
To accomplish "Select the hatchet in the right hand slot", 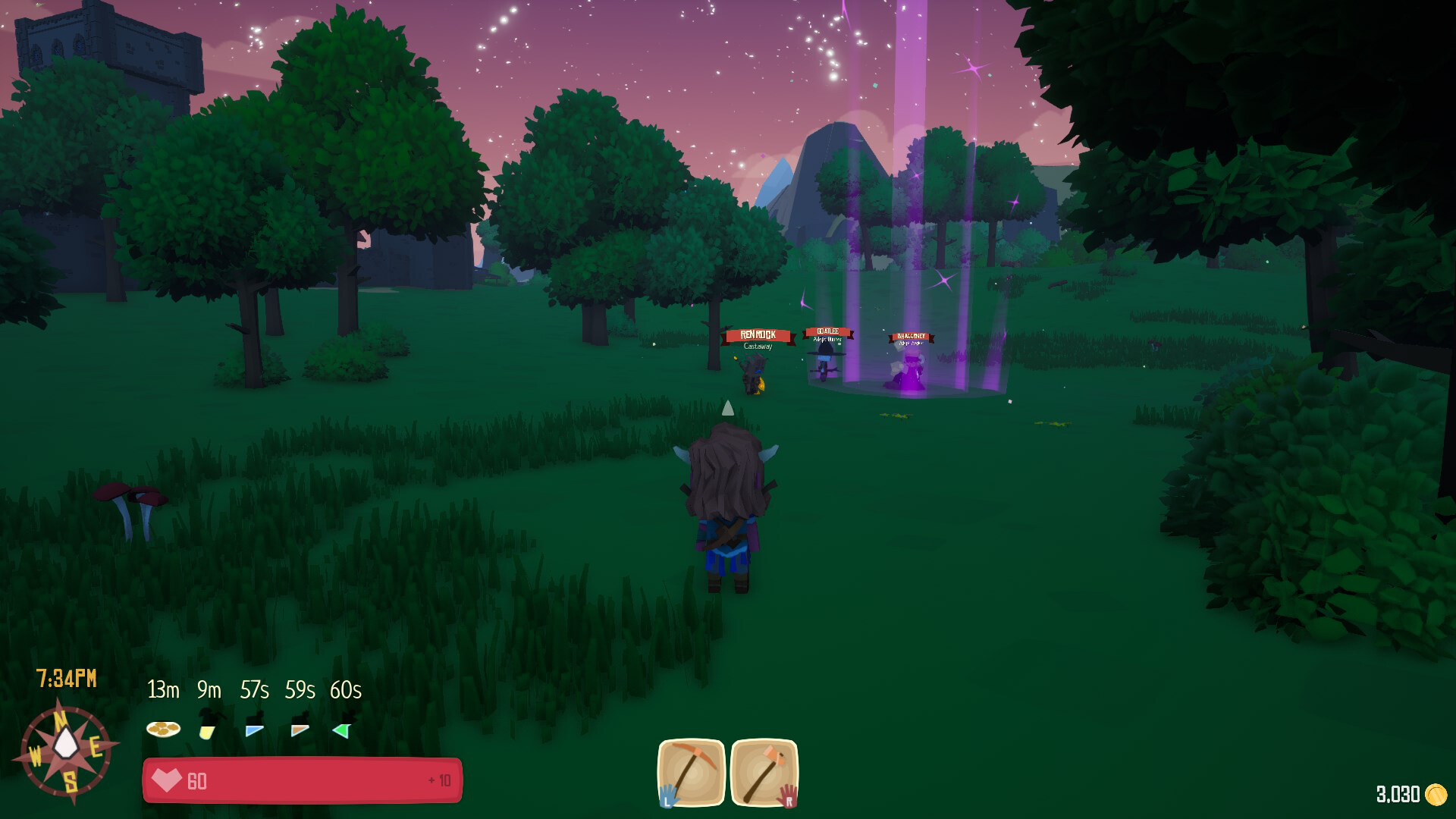I will 764,775.
